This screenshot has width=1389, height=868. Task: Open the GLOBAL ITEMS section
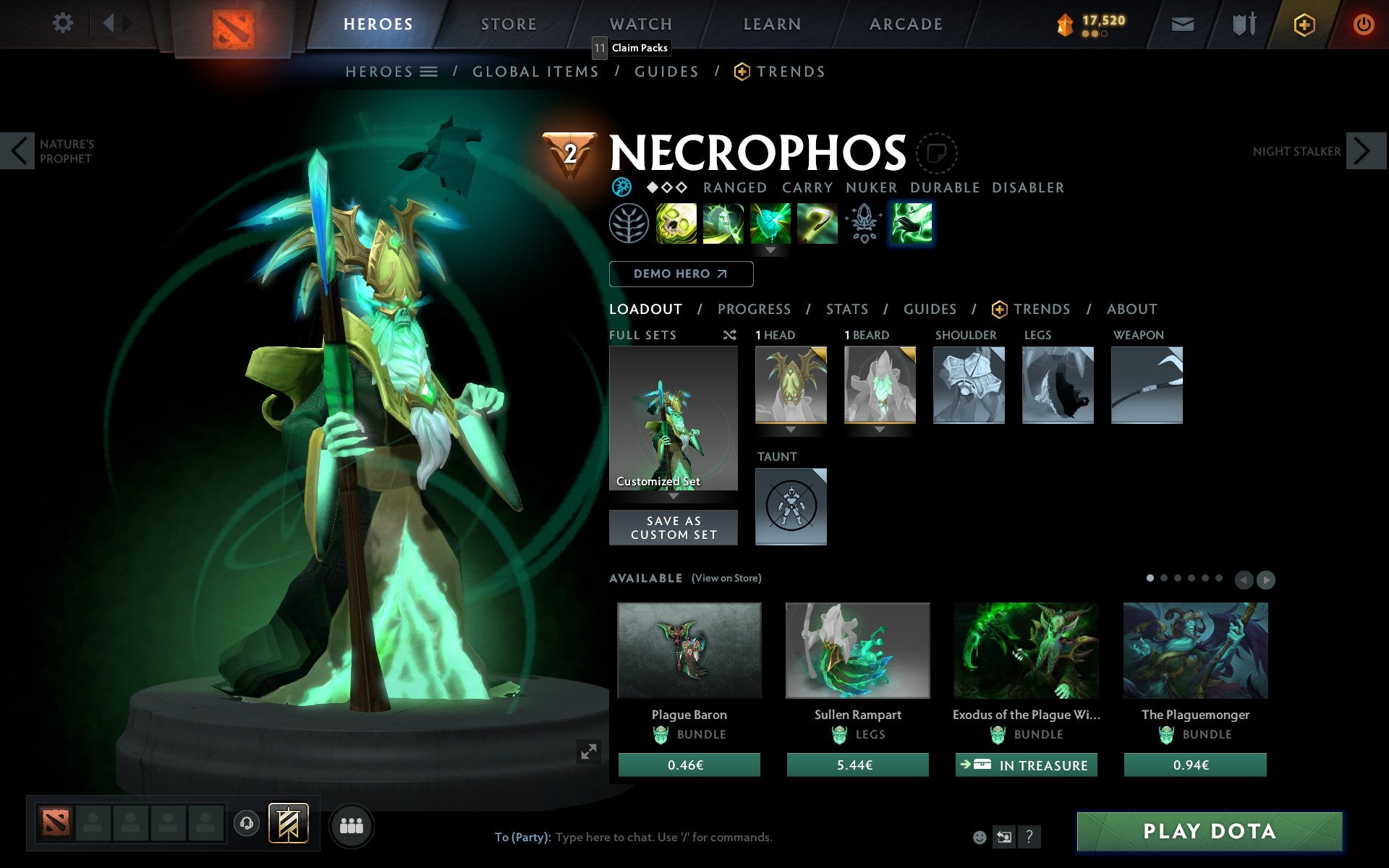(x=535, y=71)
